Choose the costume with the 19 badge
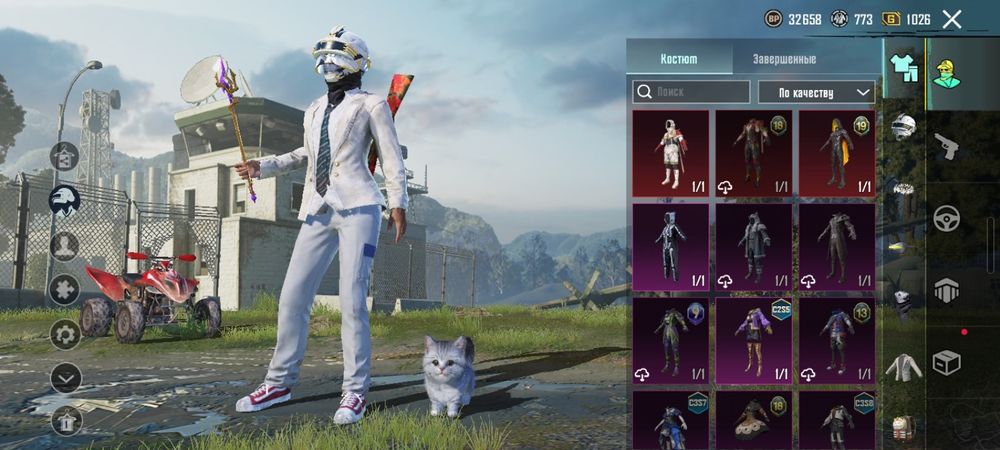 (x=836, y=153)
